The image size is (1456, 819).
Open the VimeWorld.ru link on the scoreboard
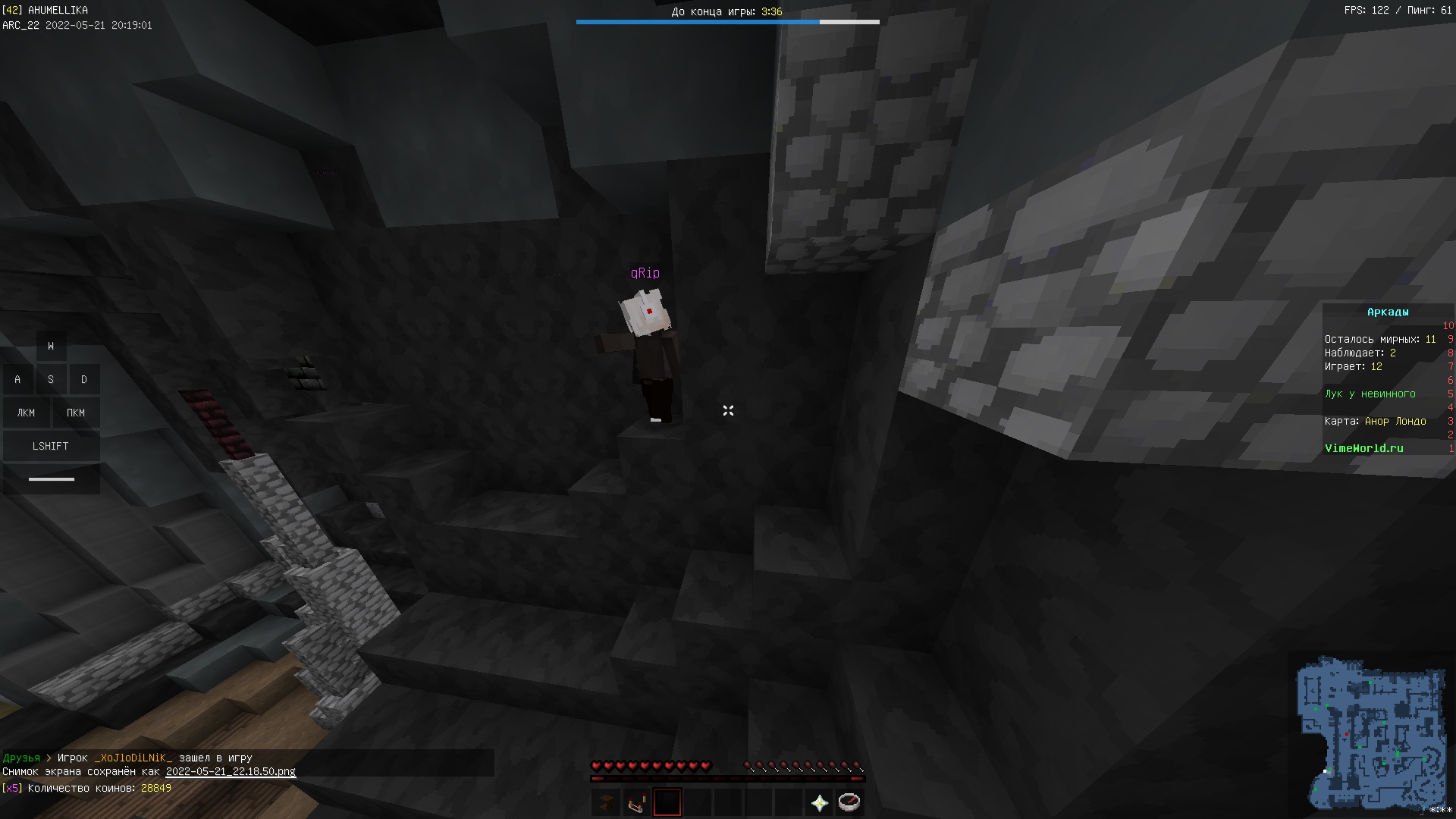tap(1362, 448)
